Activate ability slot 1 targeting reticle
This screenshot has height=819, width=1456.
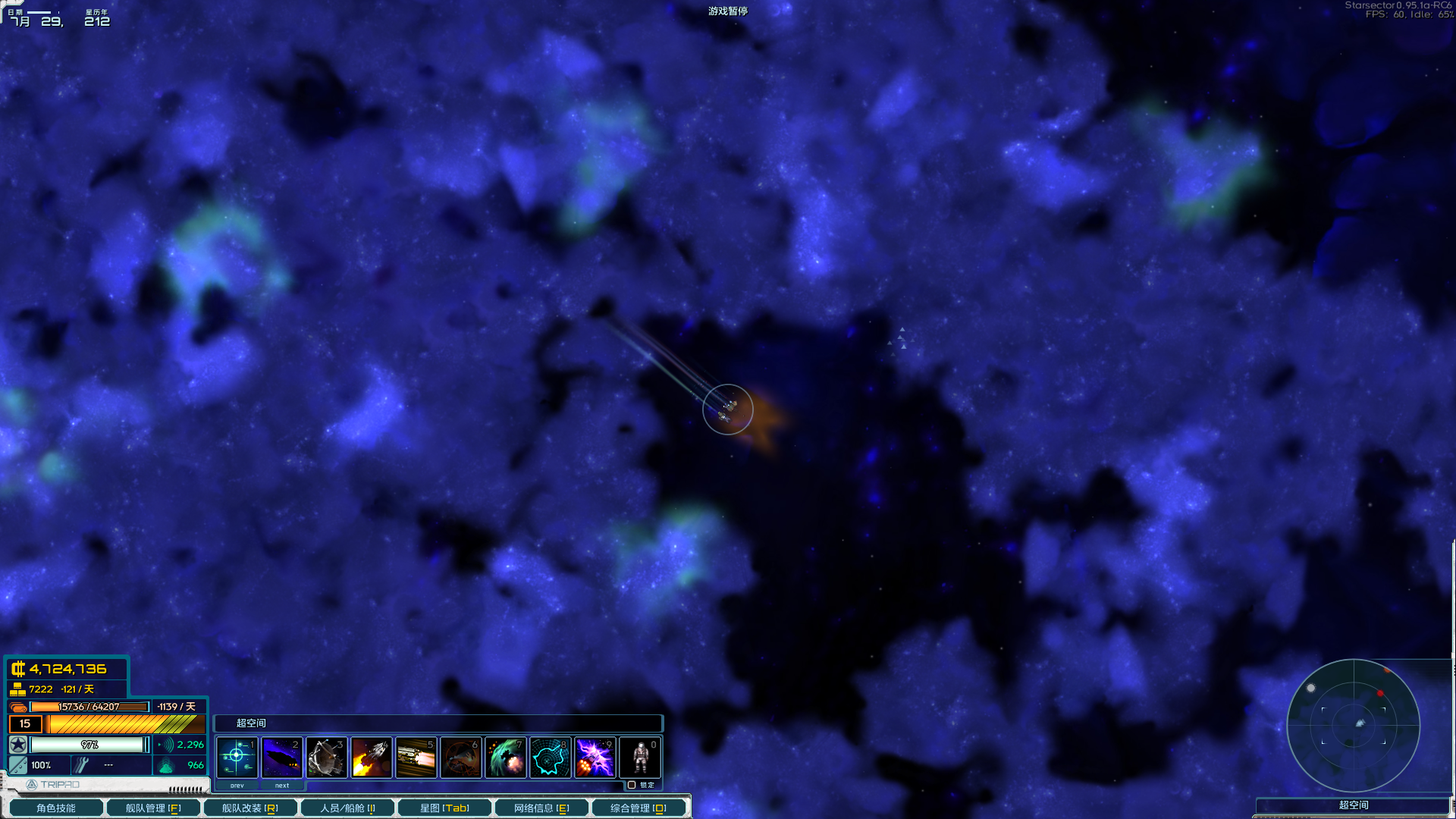point(237,756)
